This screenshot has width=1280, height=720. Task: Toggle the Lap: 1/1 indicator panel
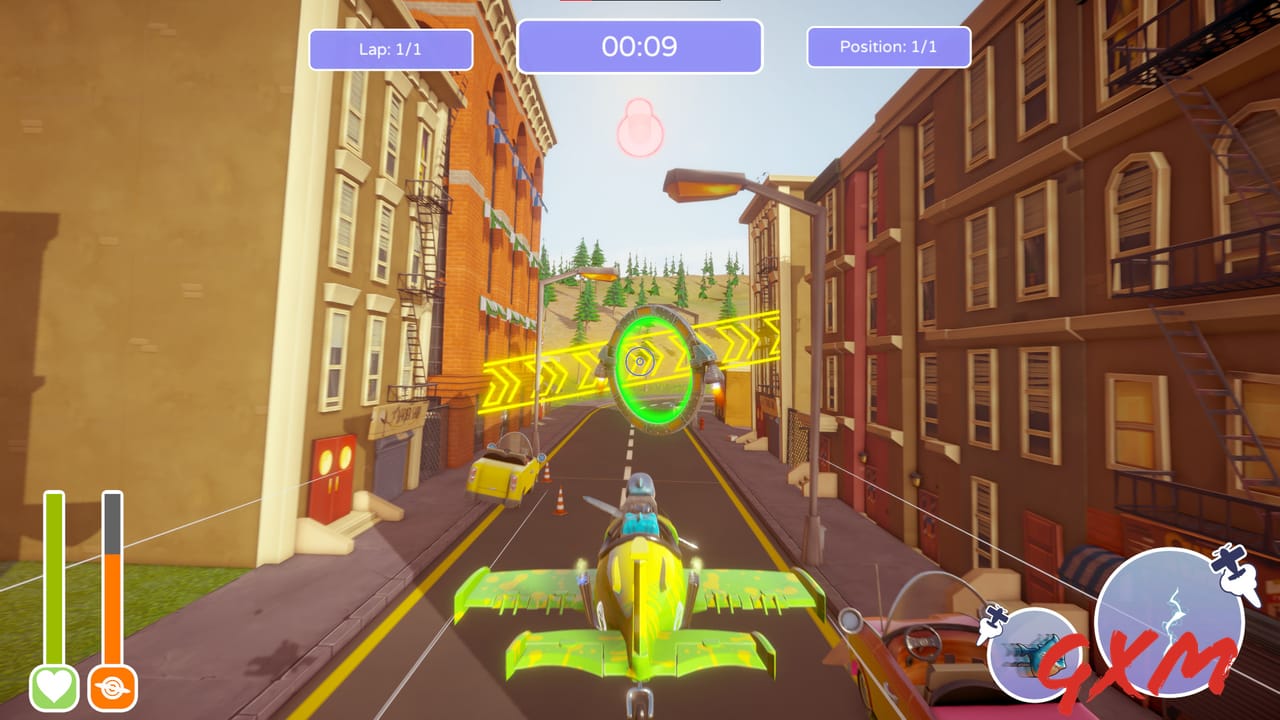coord(393,49)
